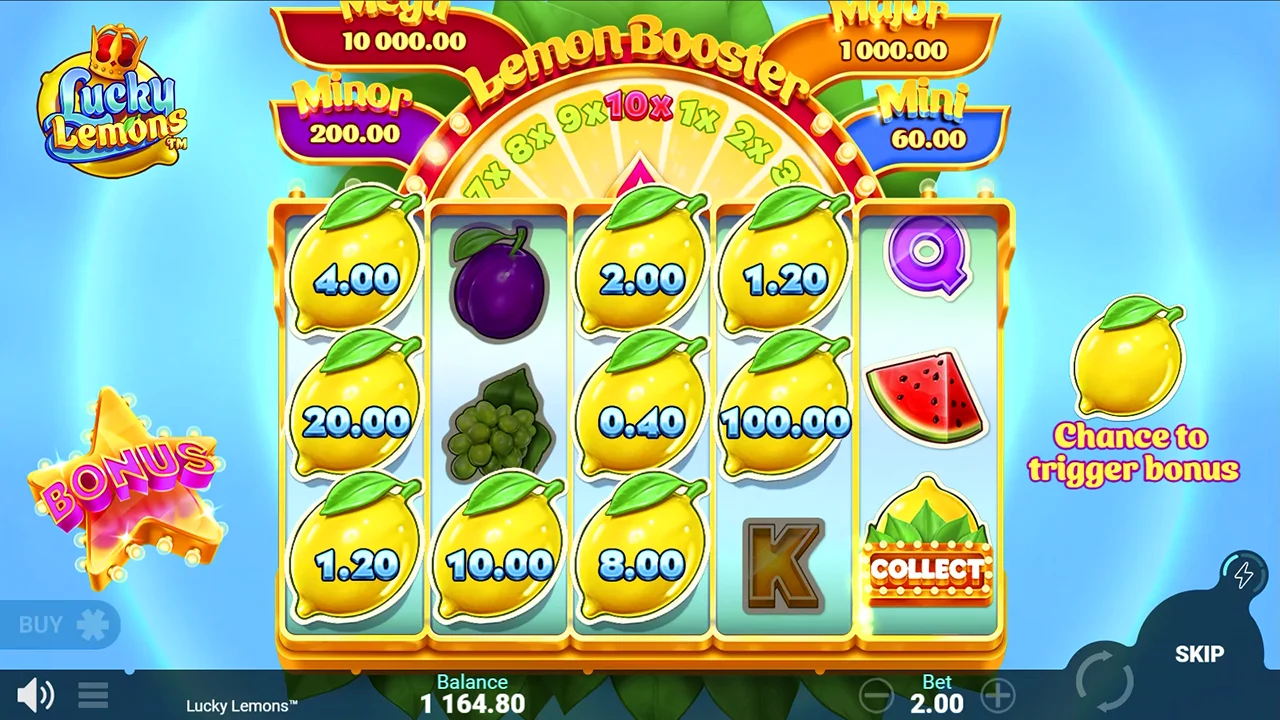Viewport: 1280px width, 720px height.
Task: Mute the game sound via speaker icon
Action: 35,693
